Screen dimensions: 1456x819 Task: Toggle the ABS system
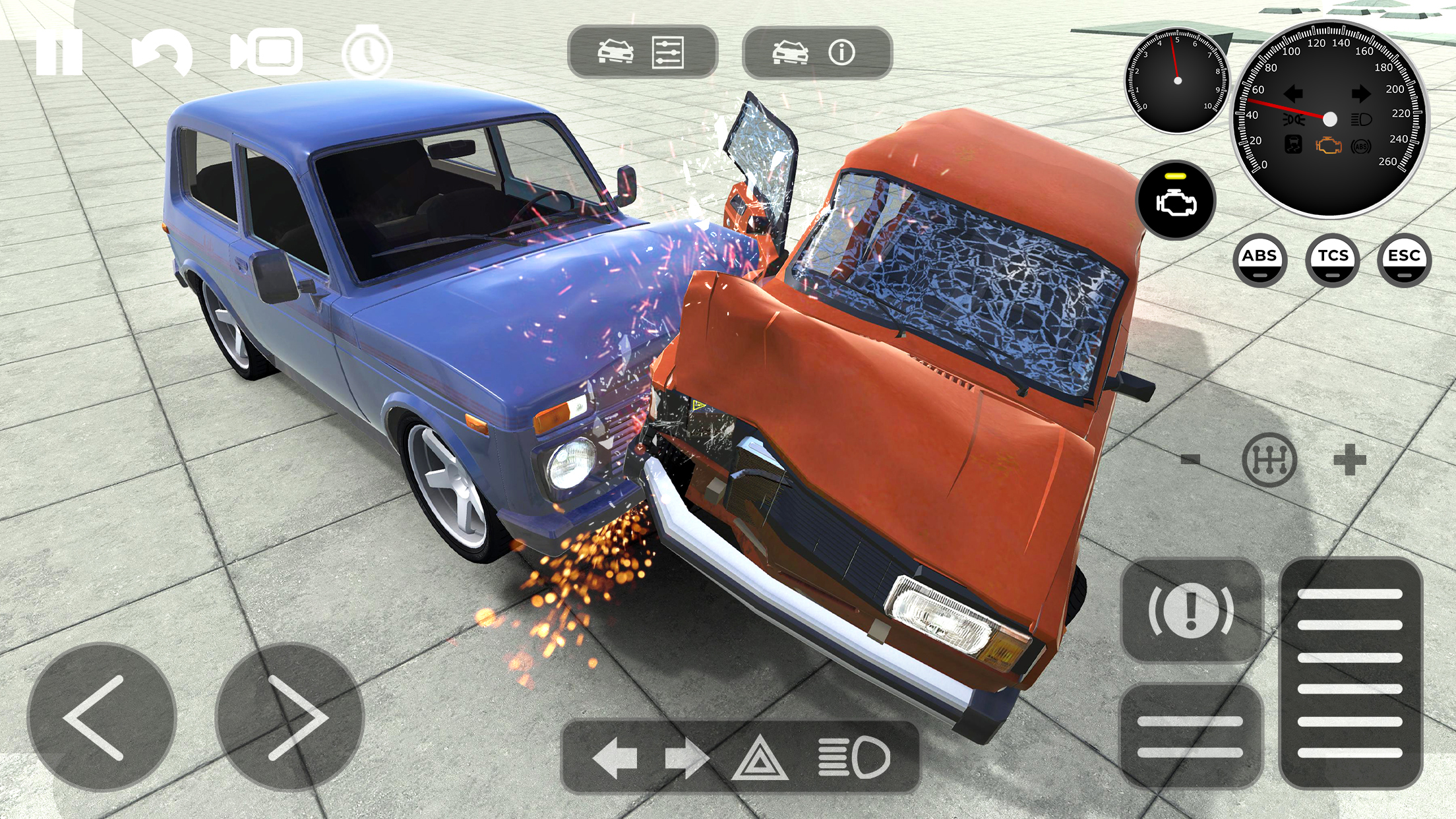1260,260
